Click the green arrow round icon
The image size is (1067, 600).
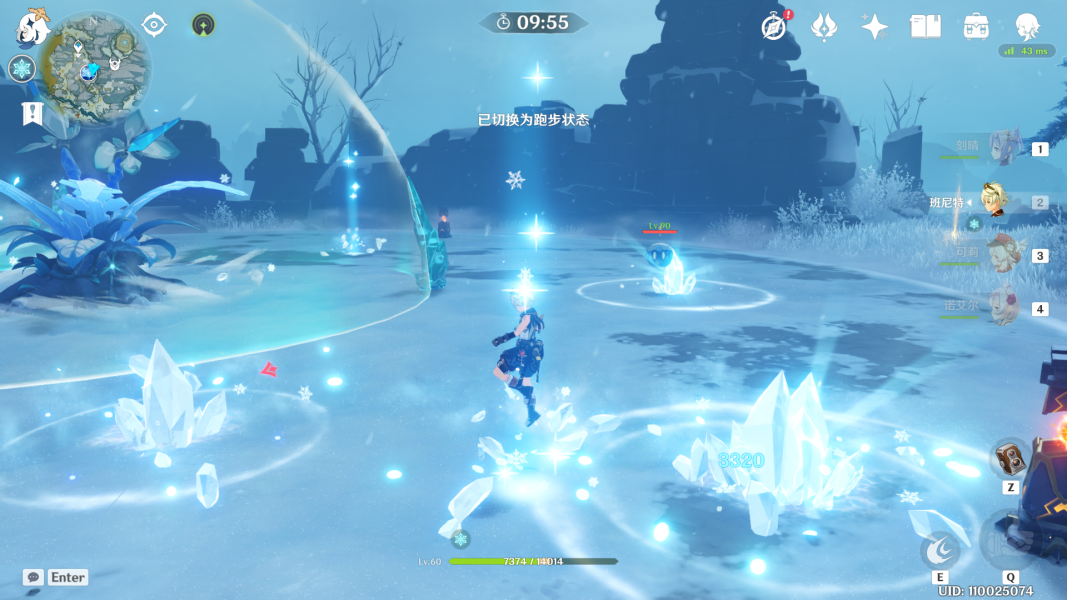coord(204,25)
